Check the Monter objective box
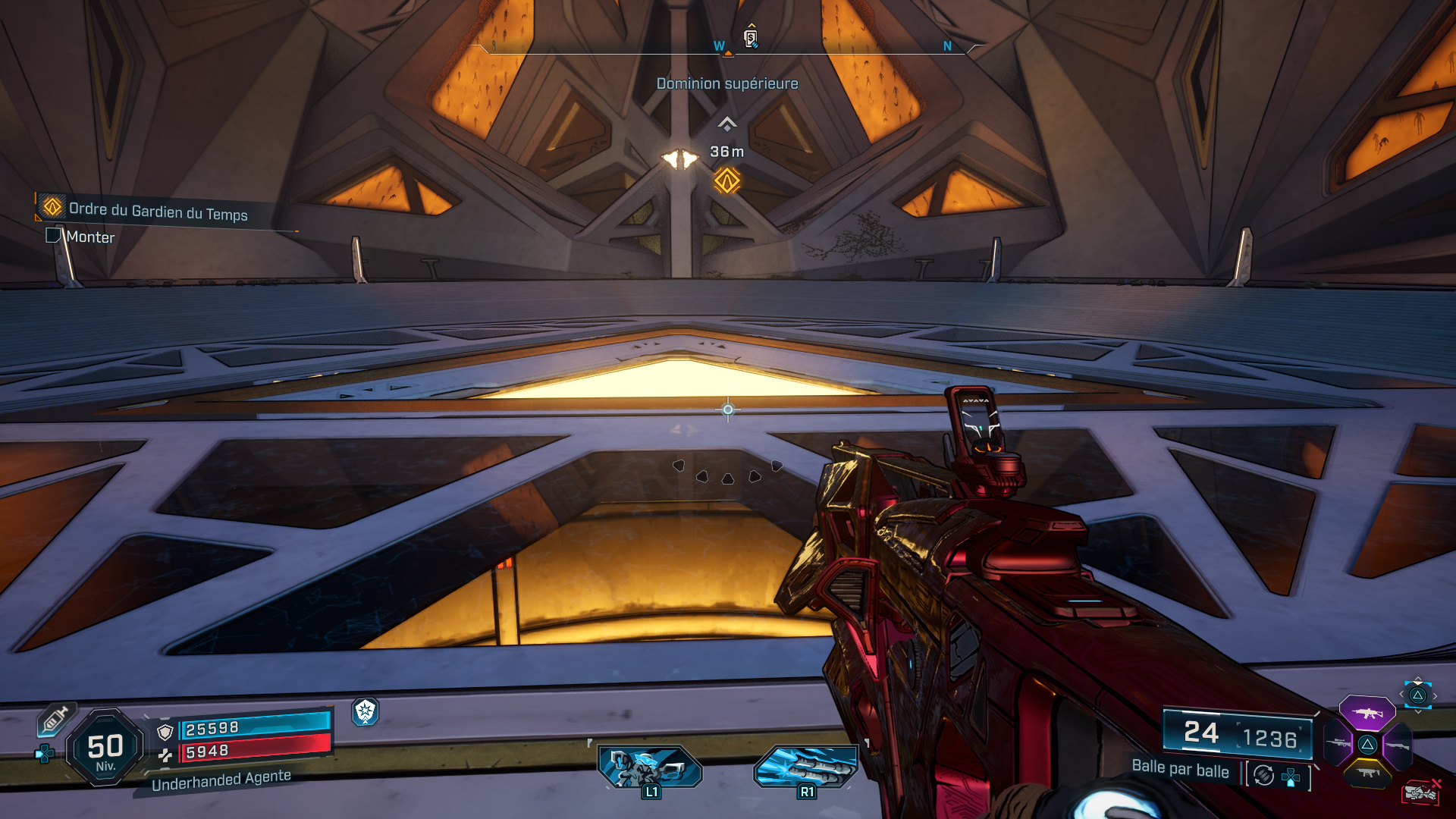Image resolution: width=1456 pixels, height=819 pixels. pos(53,237)
